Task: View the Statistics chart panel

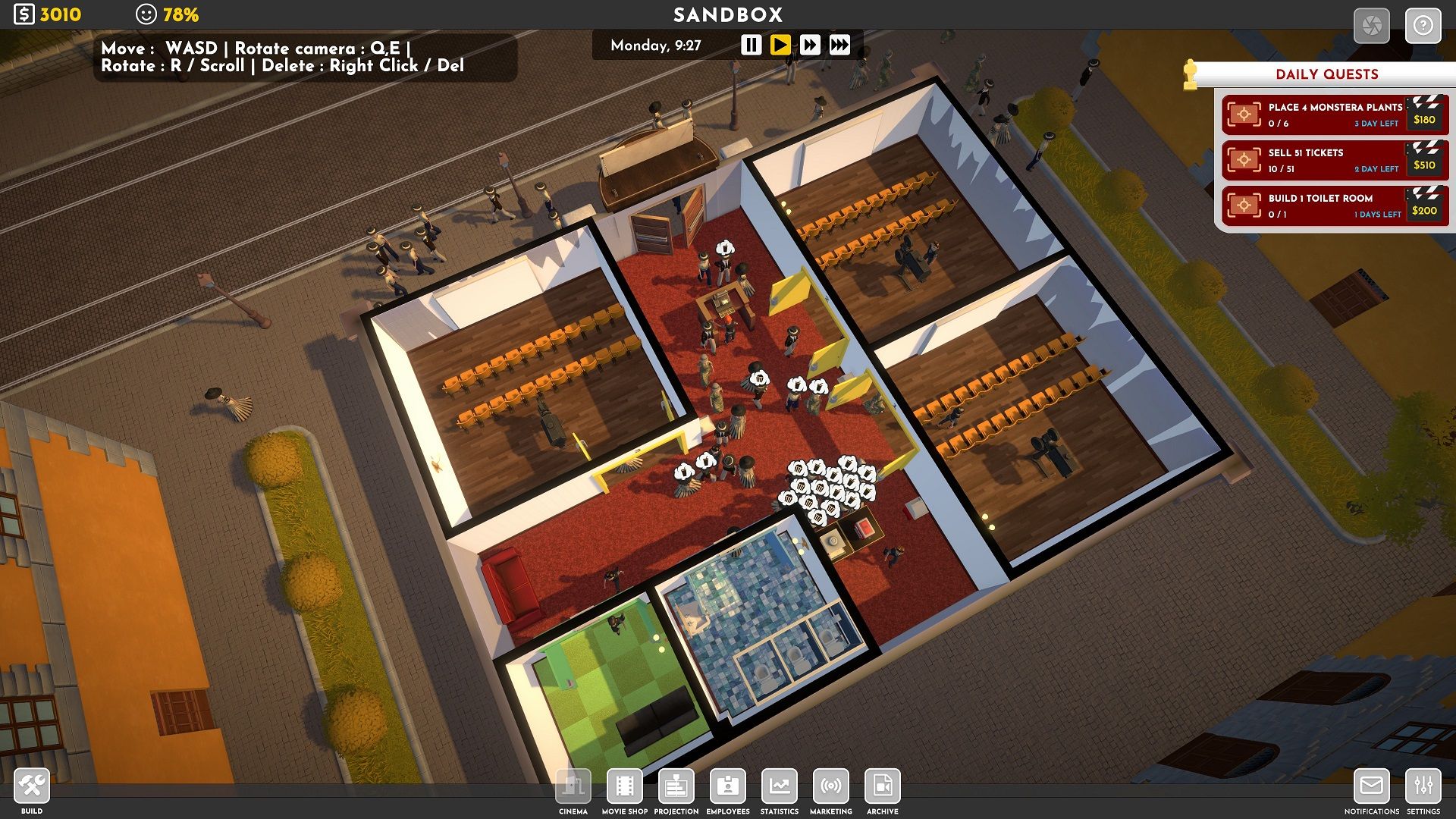Action: pyautogui.click(x=780, y=786)
